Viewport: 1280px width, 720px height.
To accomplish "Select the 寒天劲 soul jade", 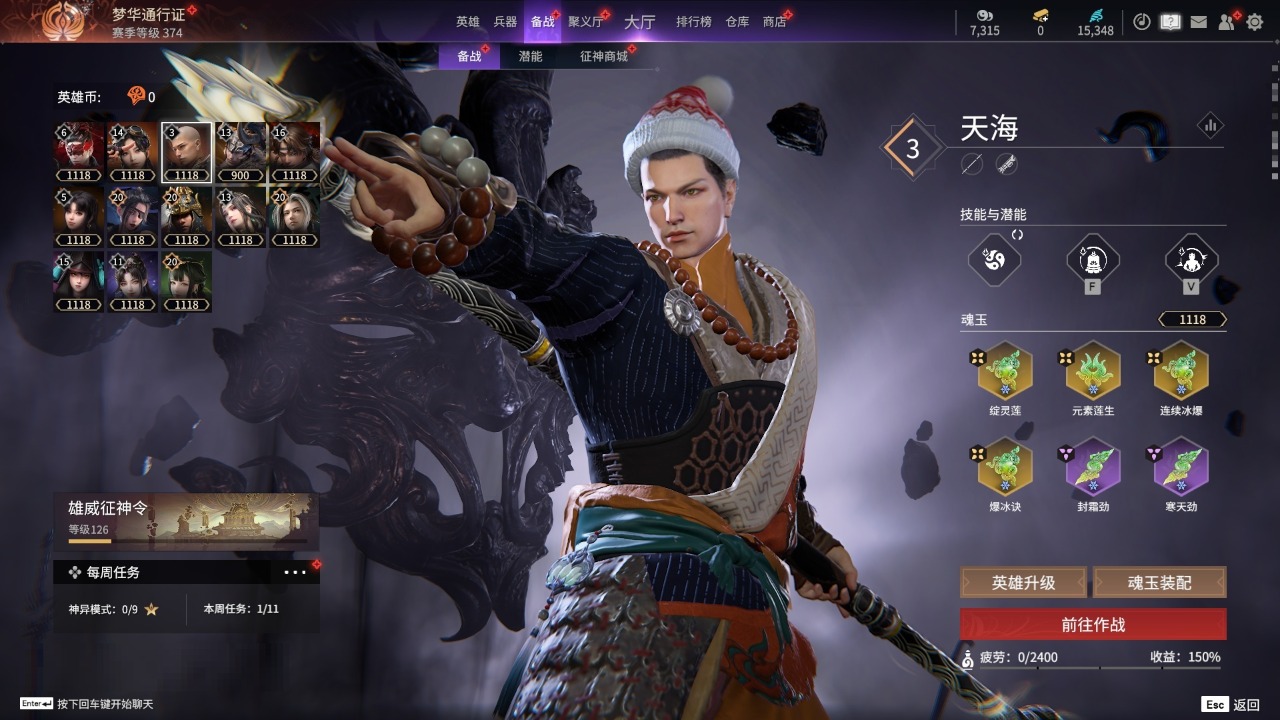I will pos(1179,468).
